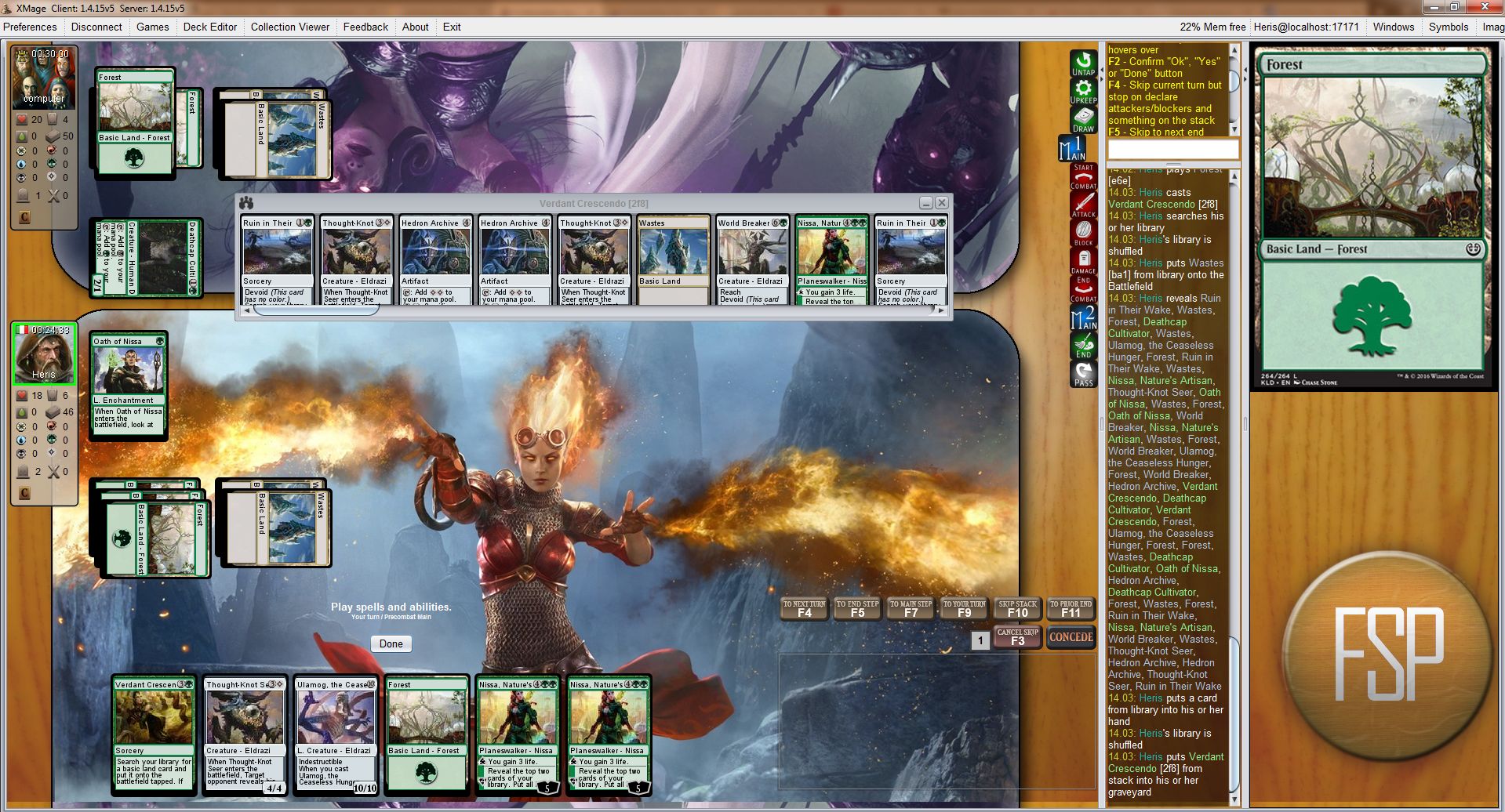Close the Verdant Crescendo popup window
The height and width of the screenshot is (812, 1505).
pyautogui.click(x=942, y=203)
